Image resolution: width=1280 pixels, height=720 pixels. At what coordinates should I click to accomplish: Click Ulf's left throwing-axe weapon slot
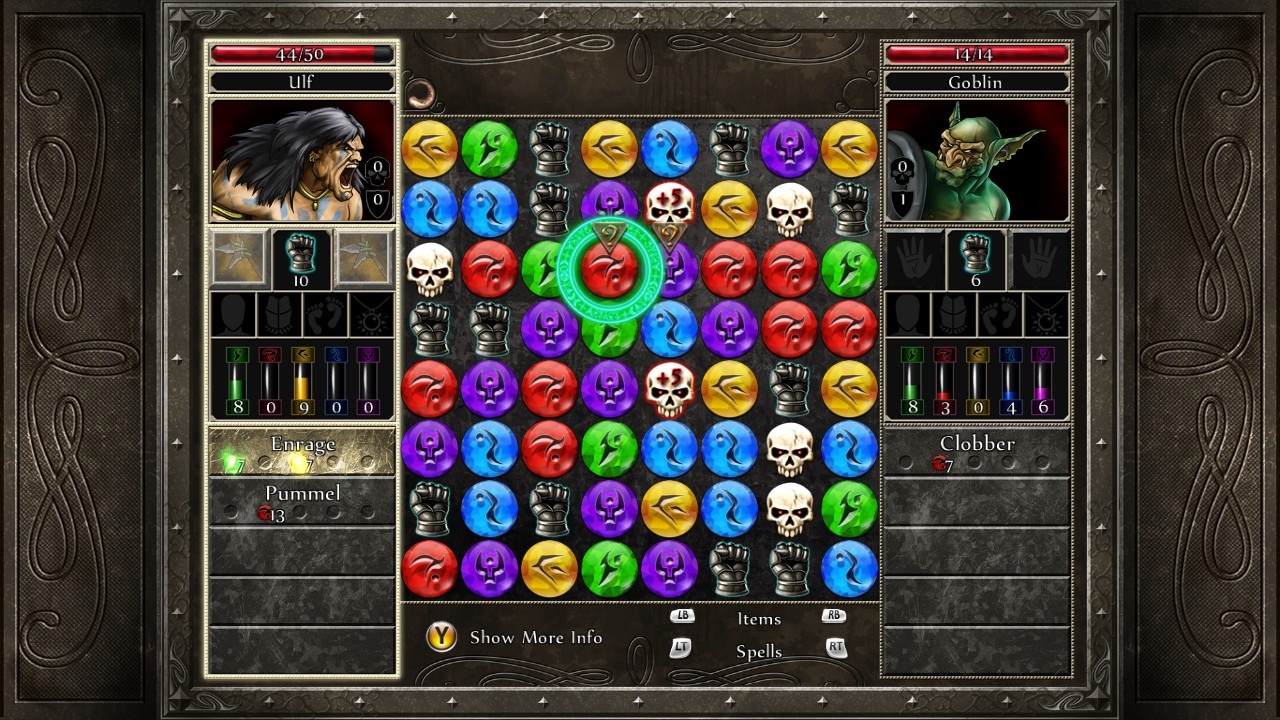click(x=238, y=258)
